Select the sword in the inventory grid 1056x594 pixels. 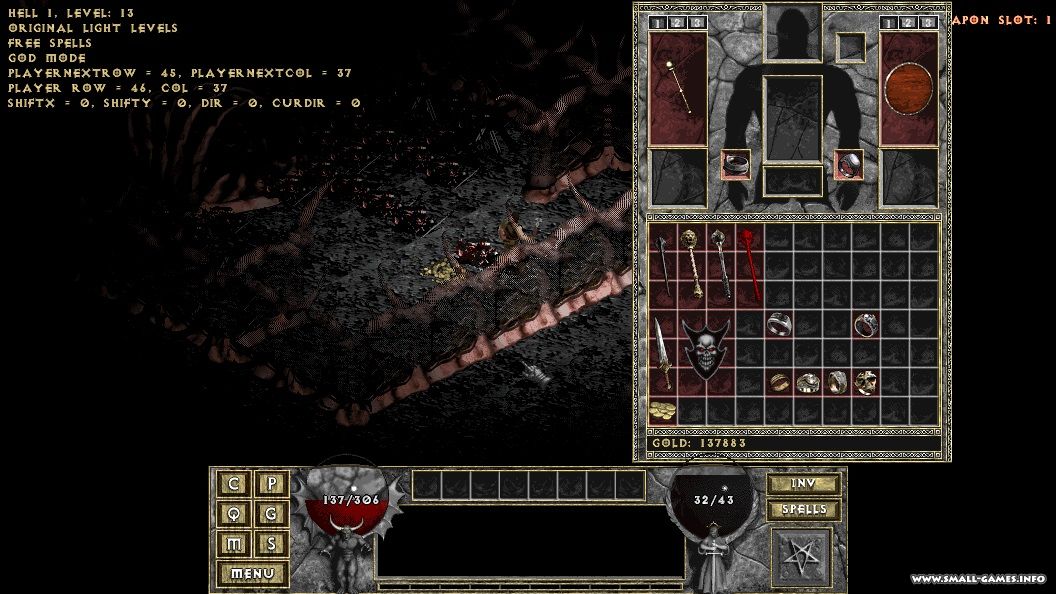[x=663, y=350]
